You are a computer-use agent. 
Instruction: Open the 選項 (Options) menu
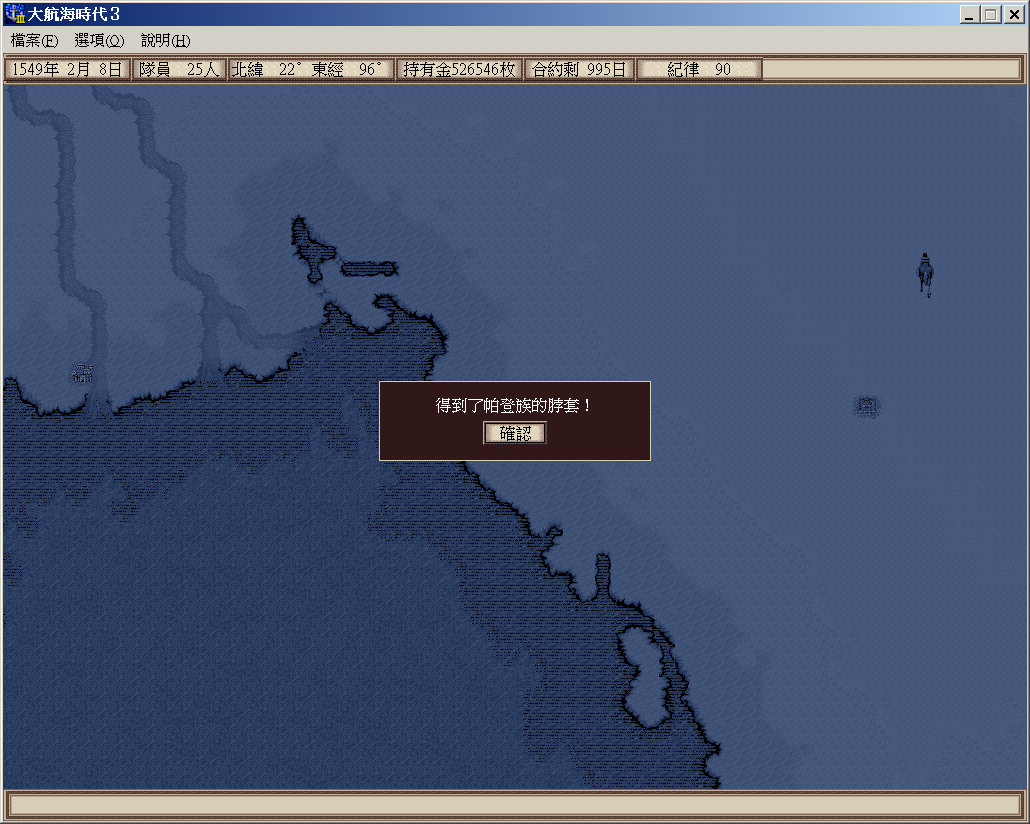(99, 41)
